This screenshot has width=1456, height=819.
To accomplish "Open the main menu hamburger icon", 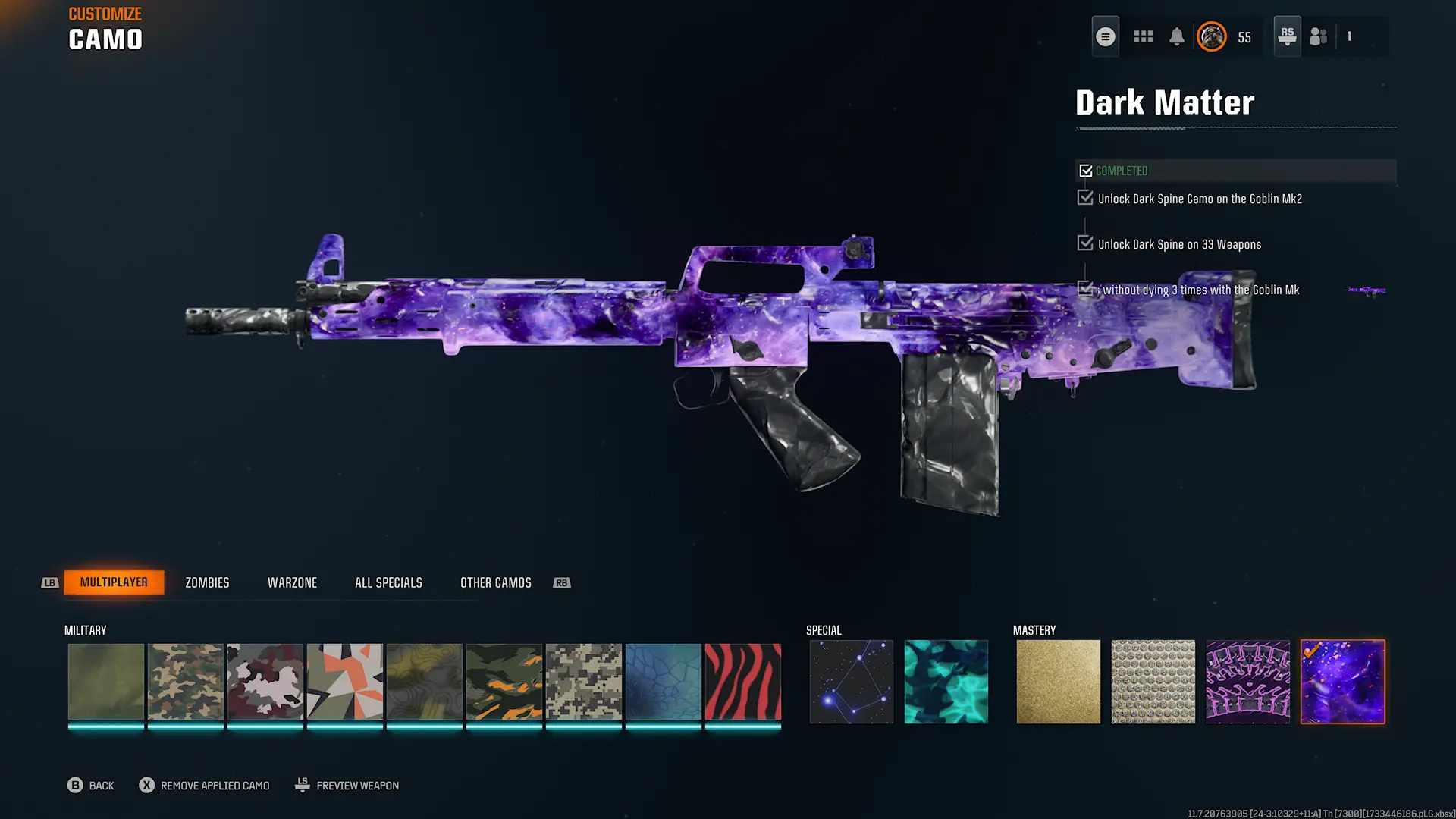I will click(x=1105, y=36).
